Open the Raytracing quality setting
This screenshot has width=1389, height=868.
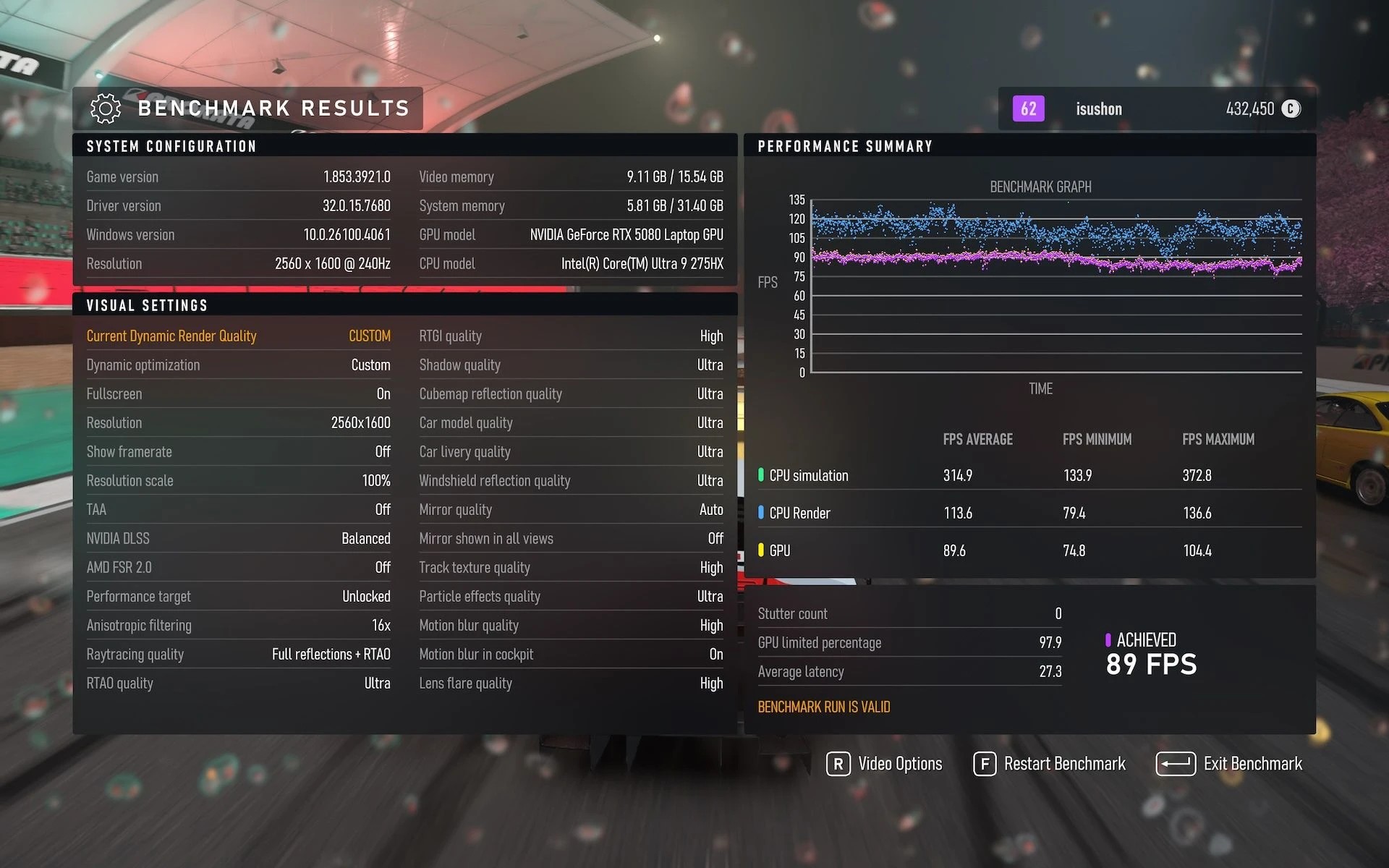click(x=239, y=654)
